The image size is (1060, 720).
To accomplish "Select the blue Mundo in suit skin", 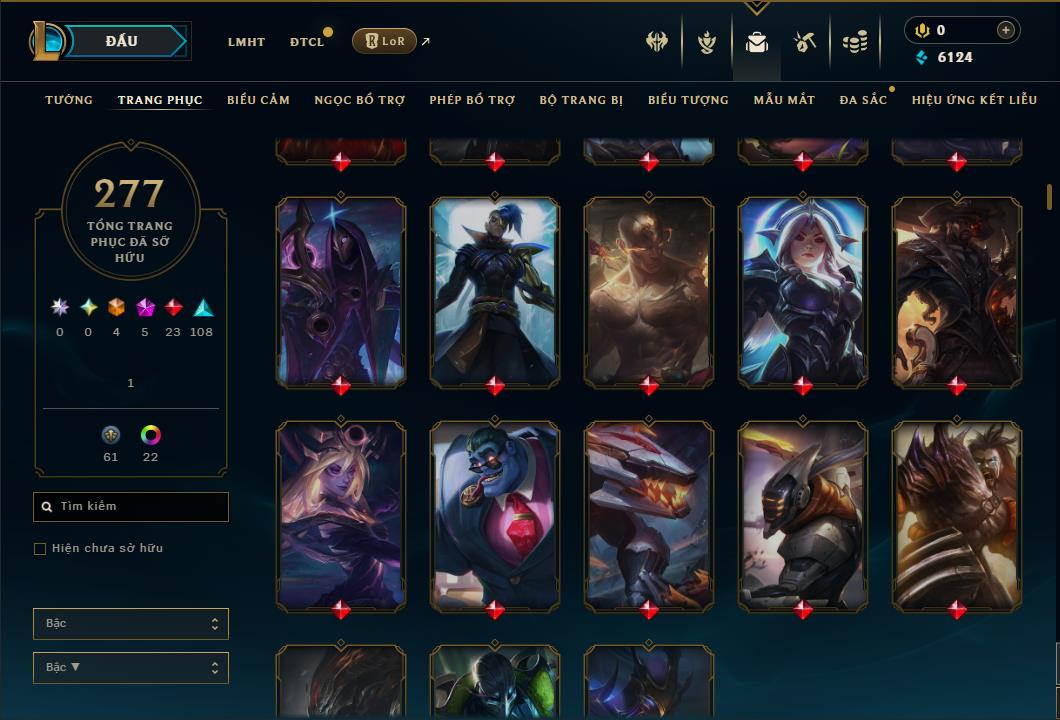I will click(495, 516).
